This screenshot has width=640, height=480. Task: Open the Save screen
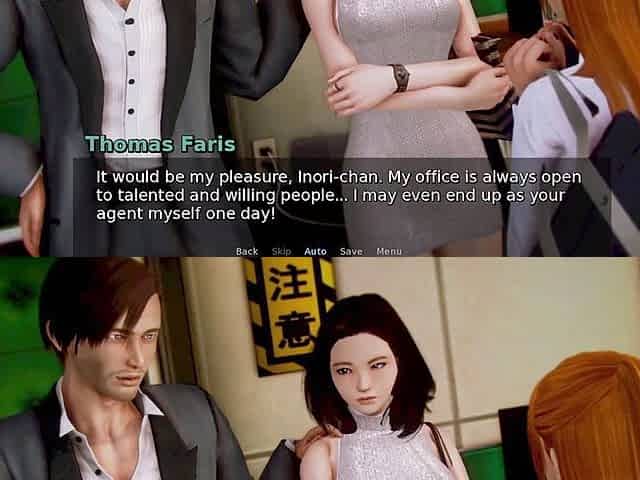(351, 251)
